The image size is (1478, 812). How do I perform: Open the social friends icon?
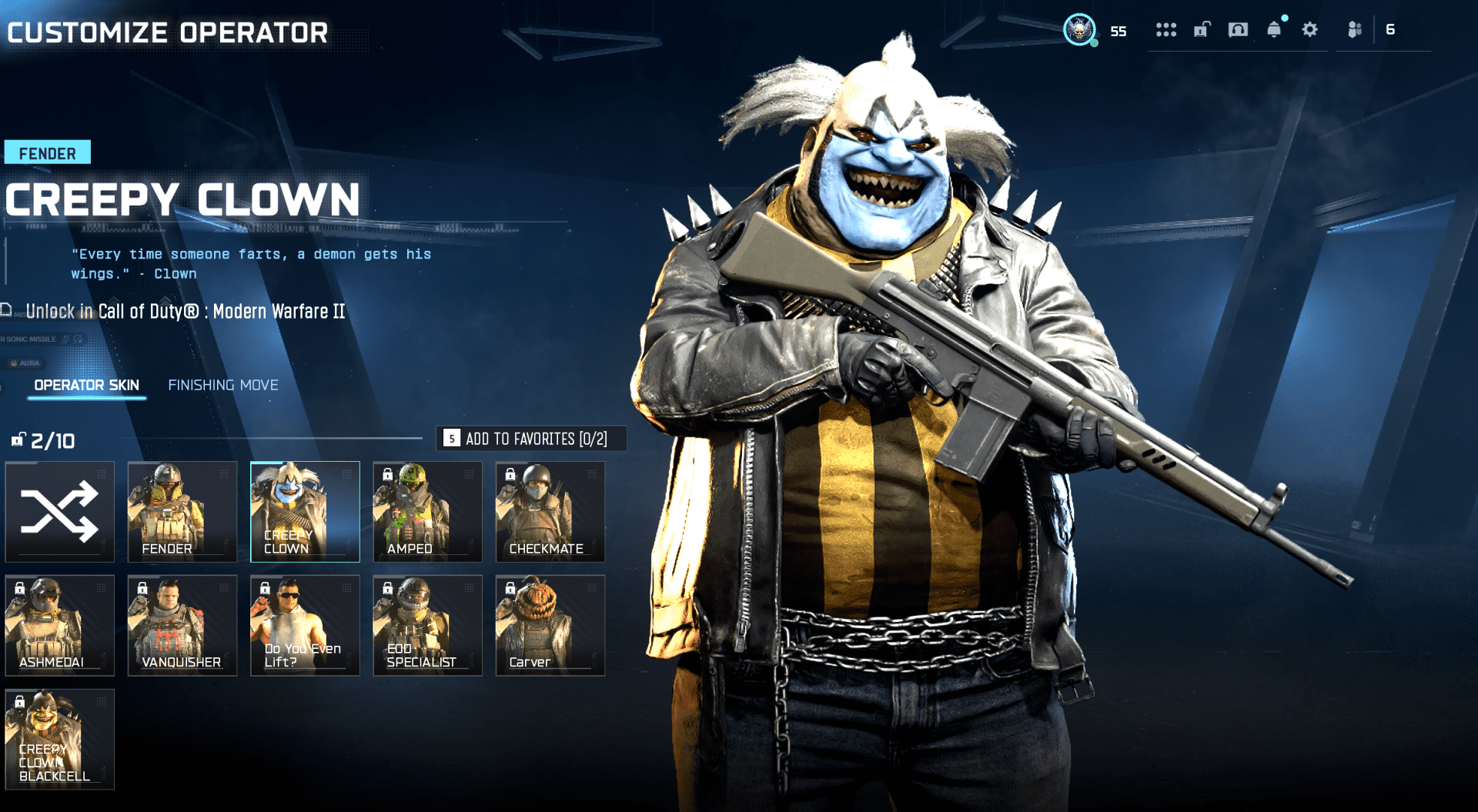[1355, 30]
